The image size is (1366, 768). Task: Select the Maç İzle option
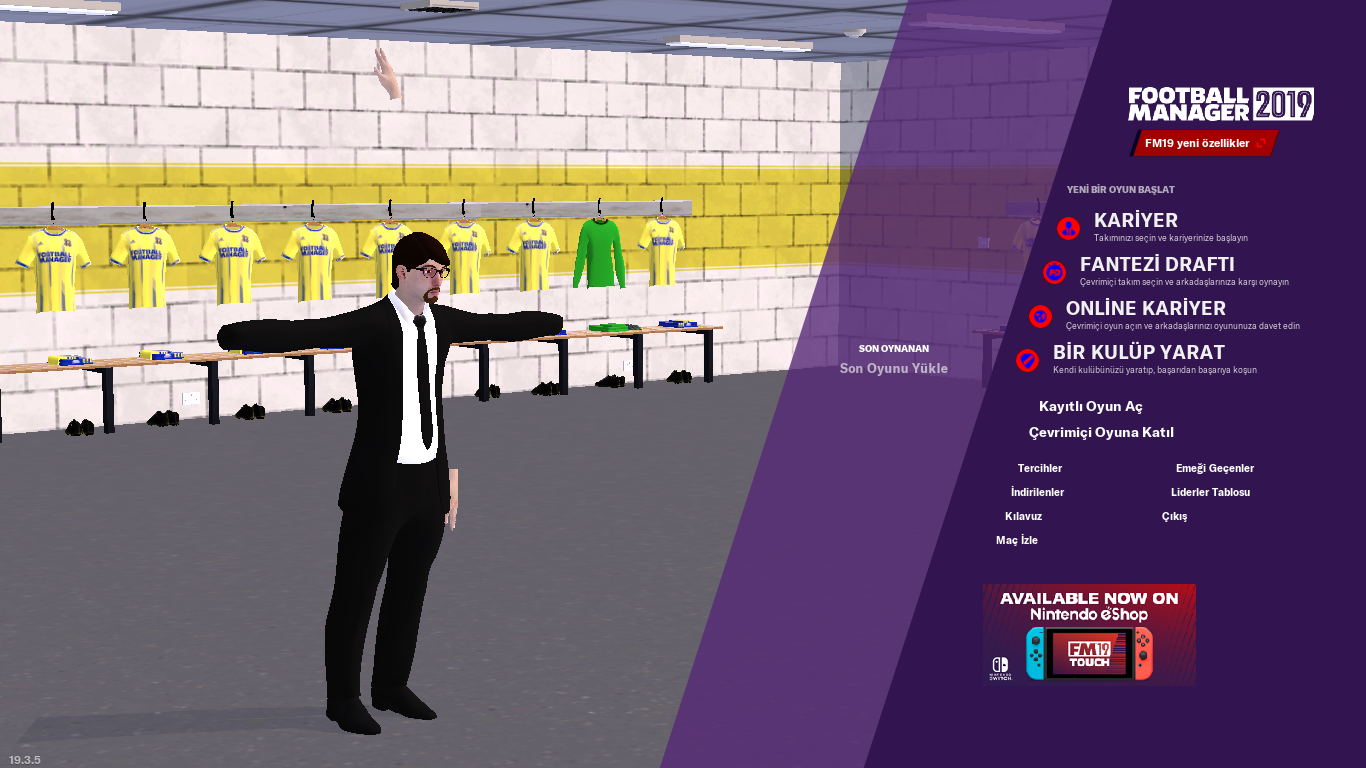tap(1016, 541)
